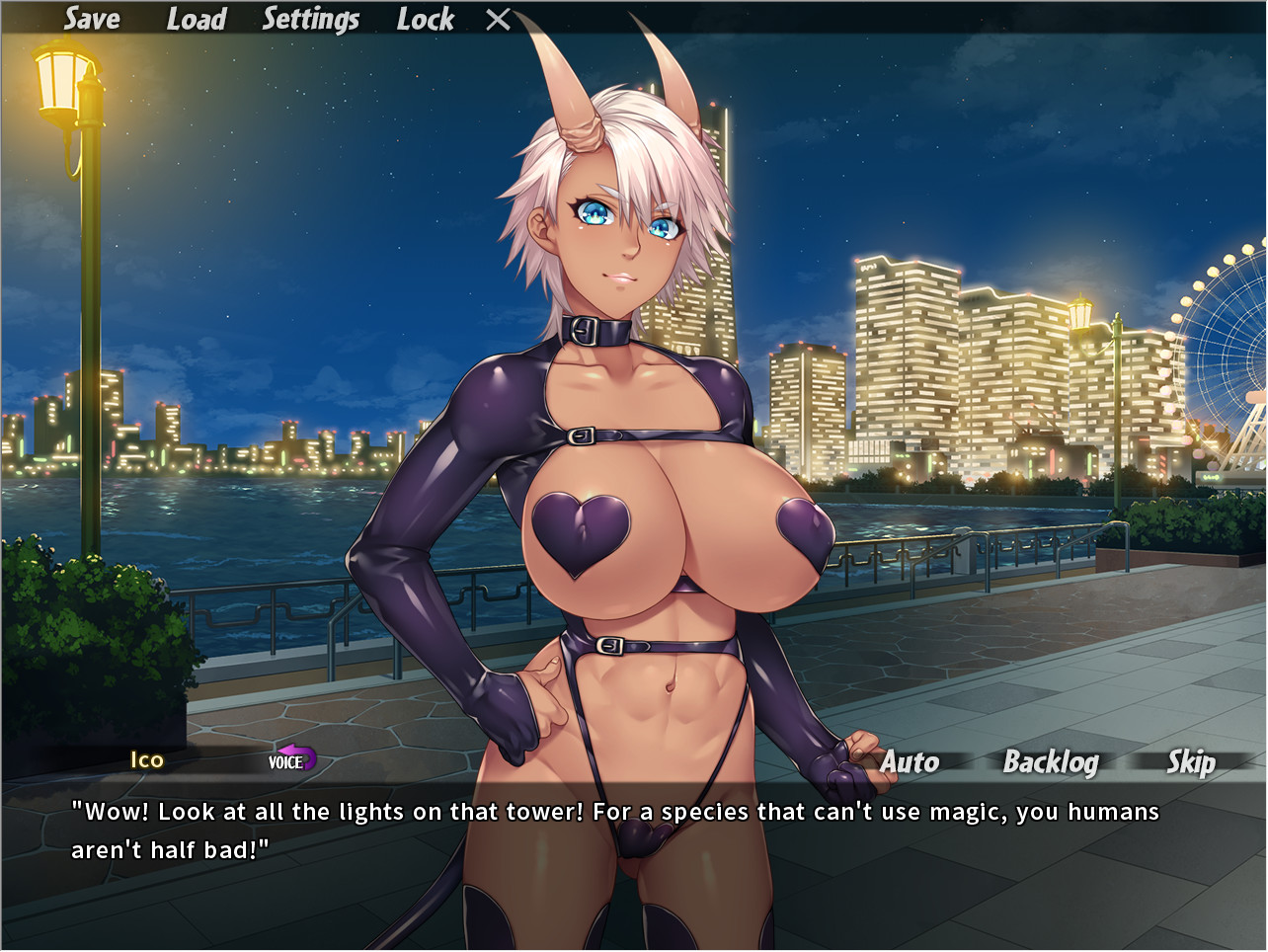Click the Settings label in the top bar
The height and width of the screenshot is (952, 1268).
pyautogui.click(x=310, y=18)
